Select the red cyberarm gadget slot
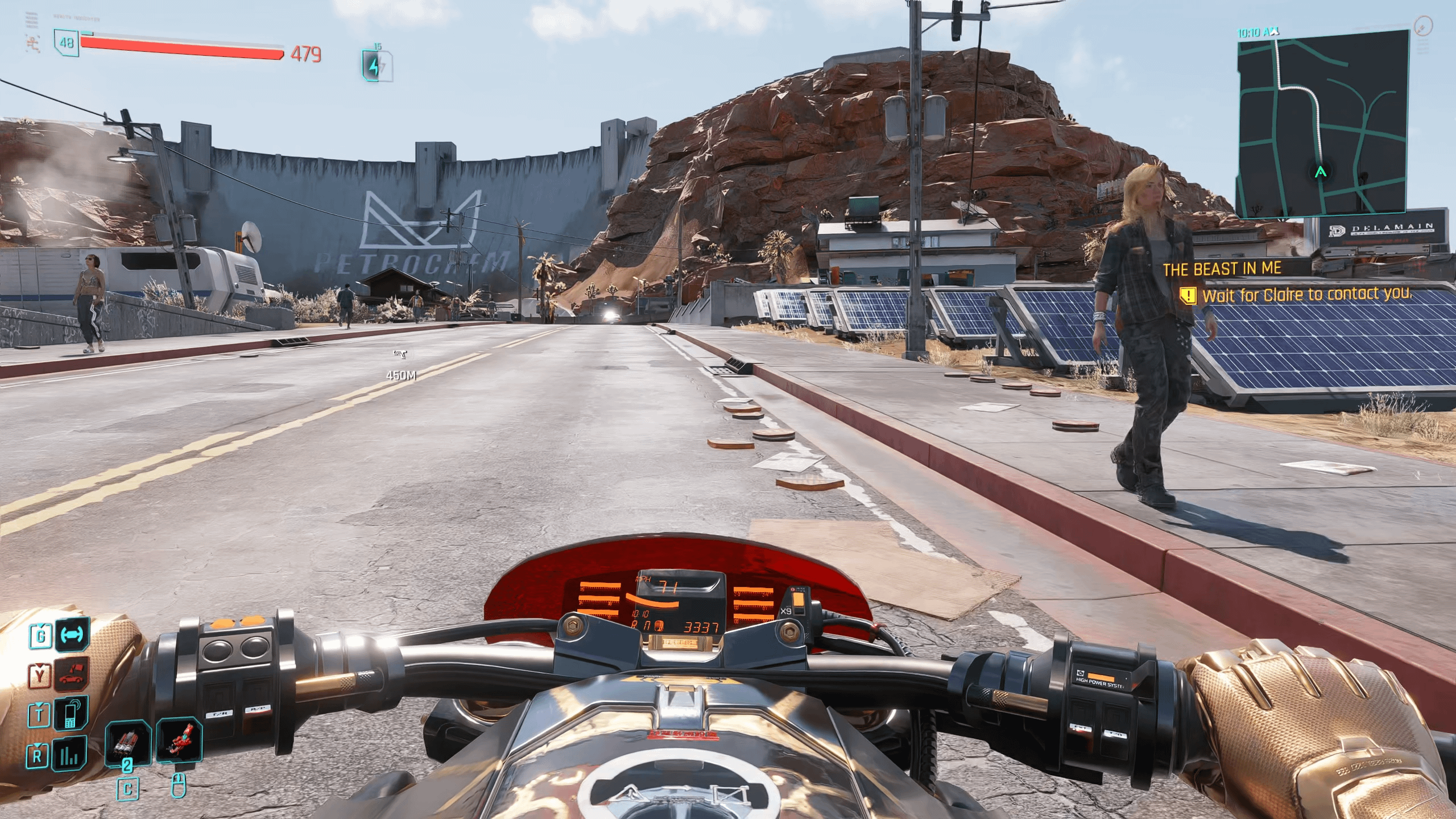 (180, 741)
